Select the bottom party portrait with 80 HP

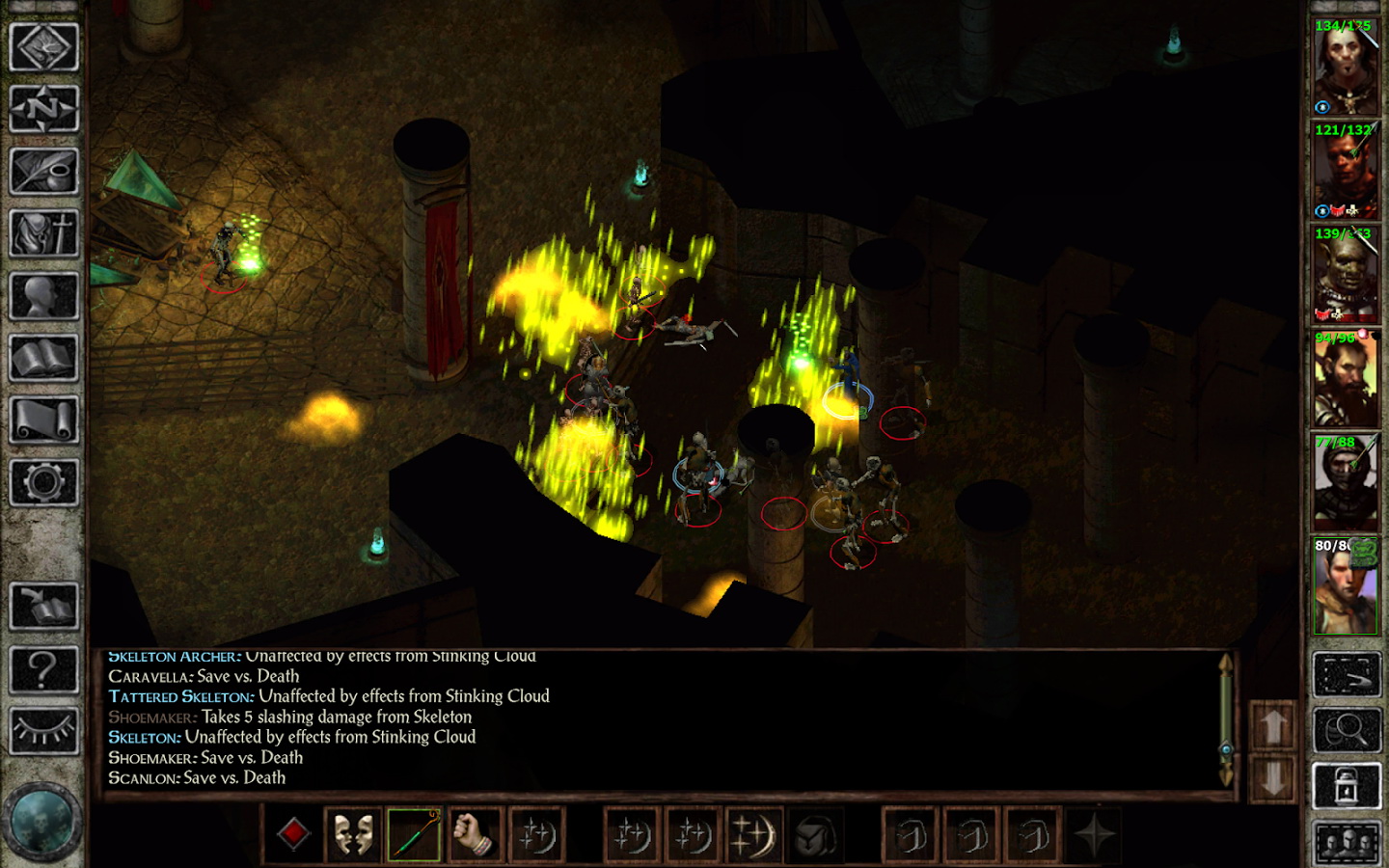click(x=1345, y=586)
